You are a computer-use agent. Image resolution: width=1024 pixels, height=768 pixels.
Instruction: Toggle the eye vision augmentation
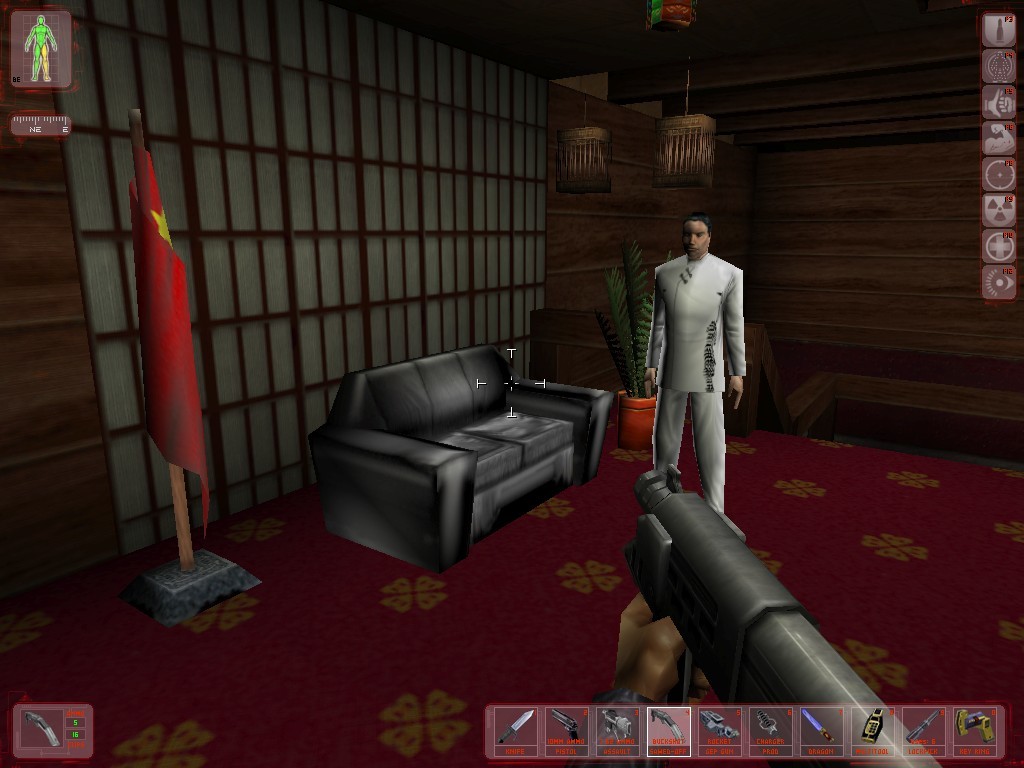point(998,282)
